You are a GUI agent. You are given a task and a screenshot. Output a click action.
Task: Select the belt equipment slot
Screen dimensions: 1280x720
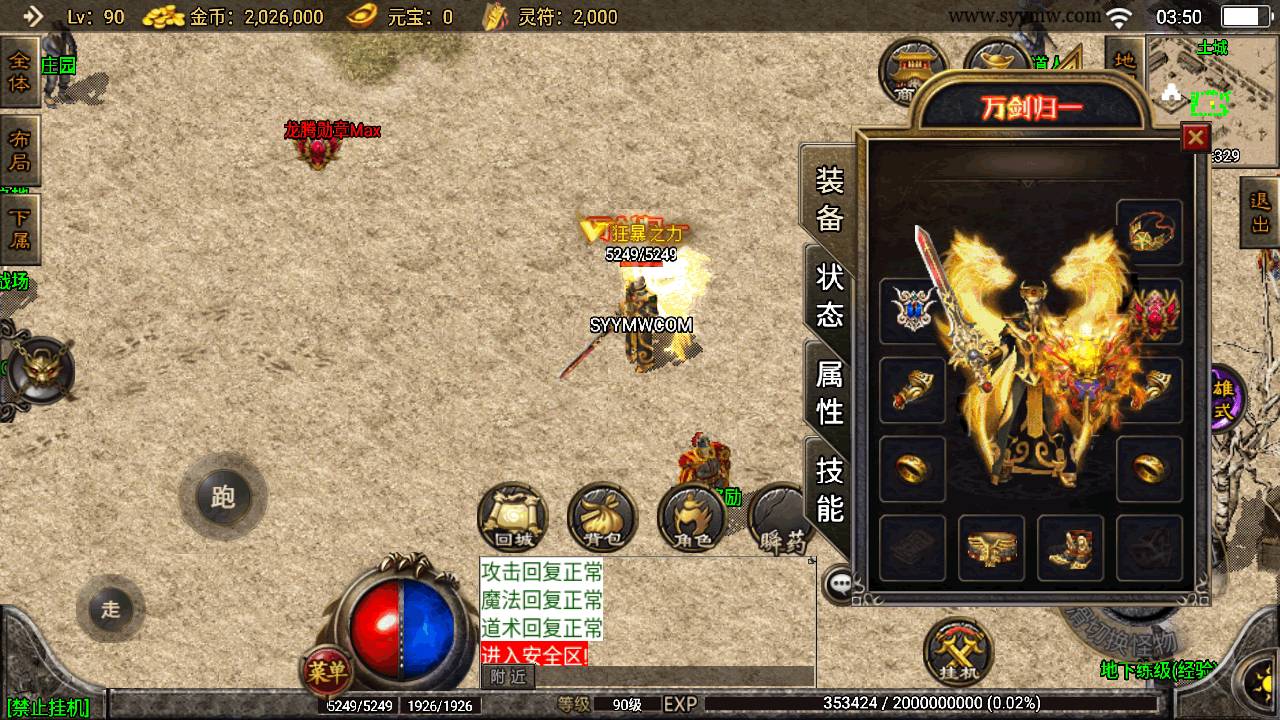pos(991,548)
